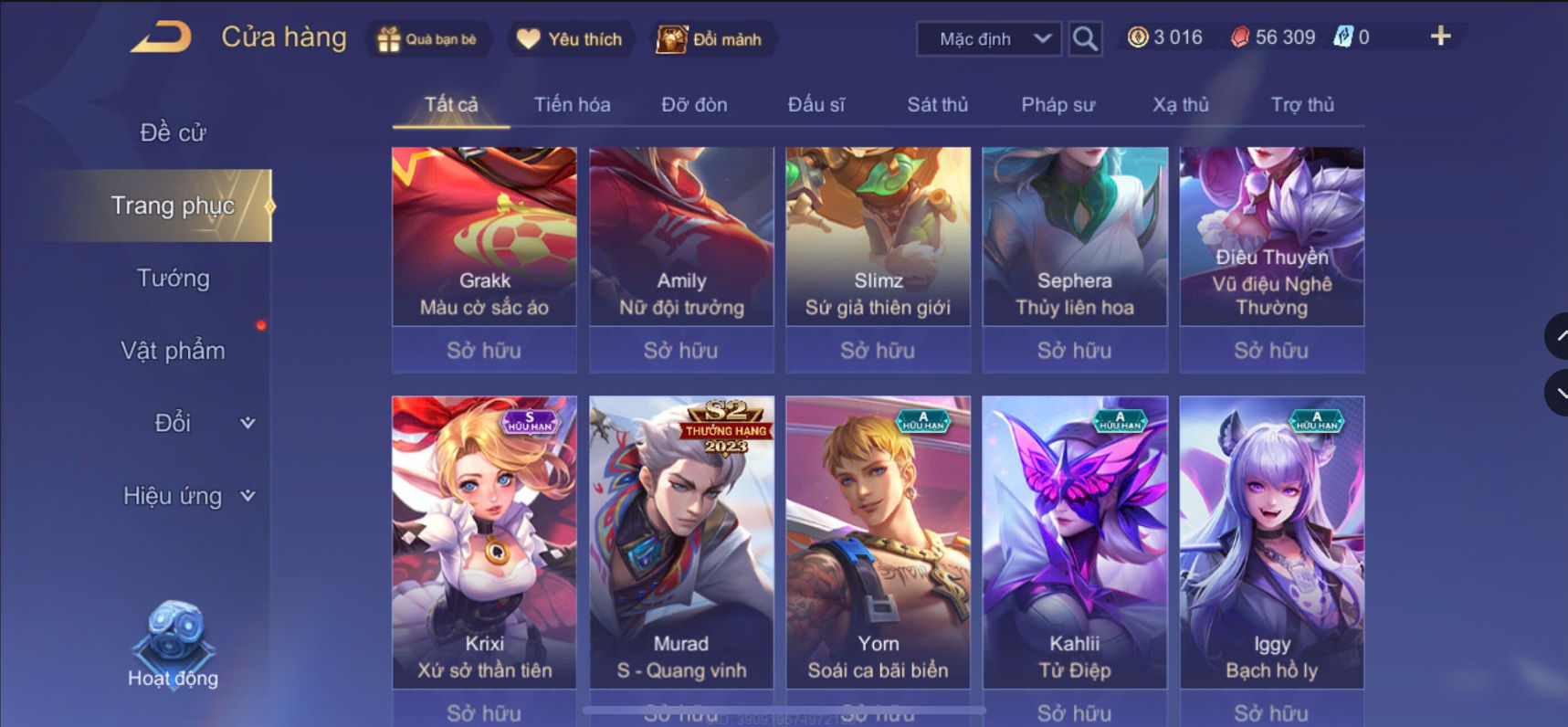The width and height of the screenshot is (1568, 727).
Task: Click the scroll-down arrow on the right edge
Action: coord(1557,393)
